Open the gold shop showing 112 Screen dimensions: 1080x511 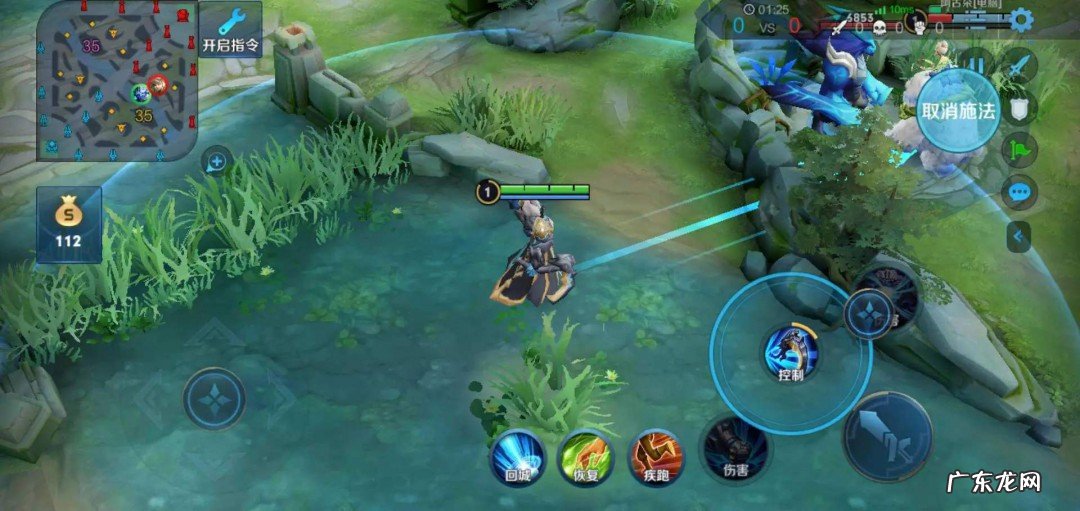(x=69, y=224)
